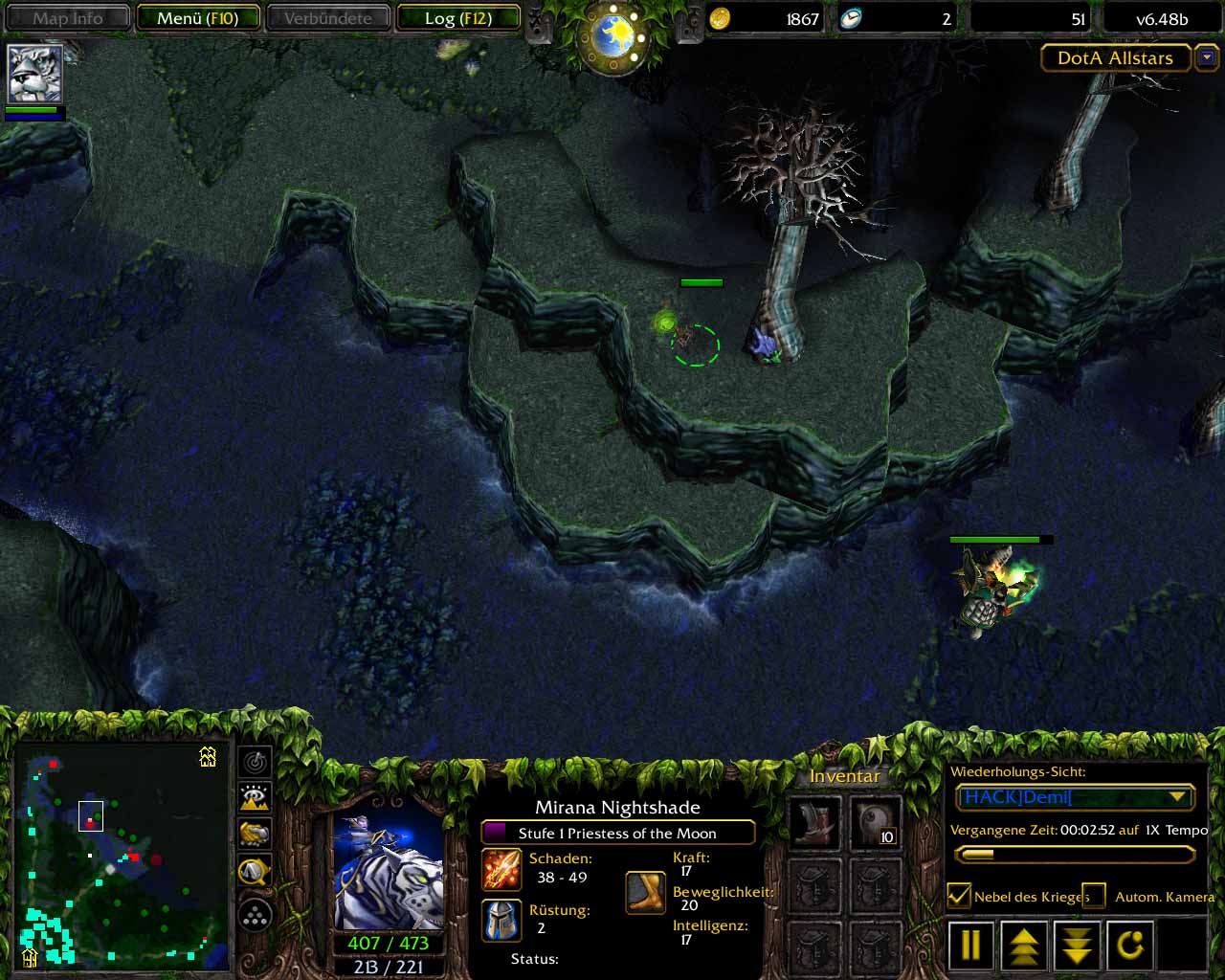Select the boots item in inventory
Viewport: 1225px width, 980px height.
pos(814,823)
